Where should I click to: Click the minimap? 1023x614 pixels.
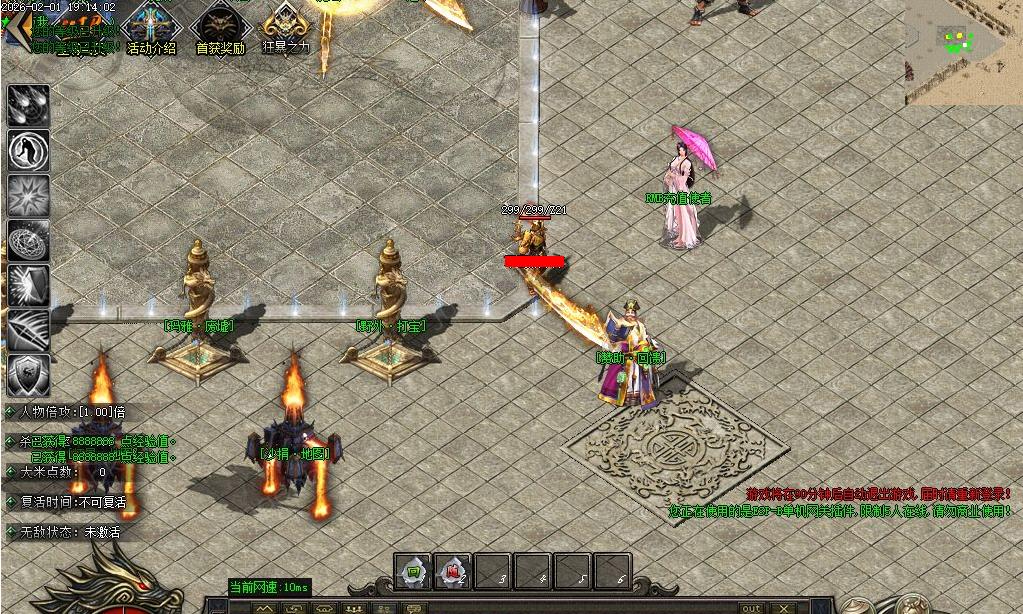click(x=963, y=50)
